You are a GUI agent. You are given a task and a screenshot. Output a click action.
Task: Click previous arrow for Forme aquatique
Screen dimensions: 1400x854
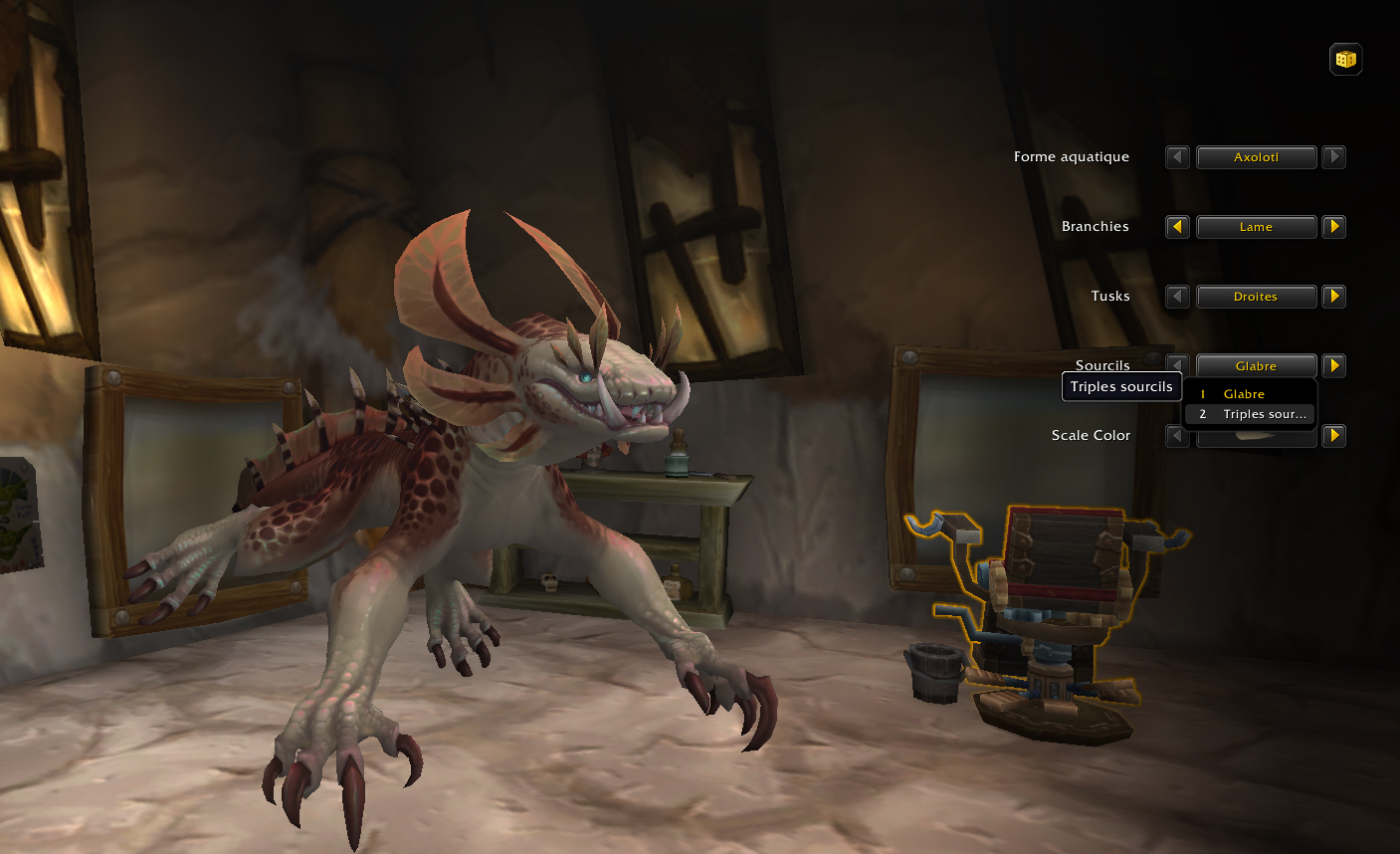[x=1177, y=157]
